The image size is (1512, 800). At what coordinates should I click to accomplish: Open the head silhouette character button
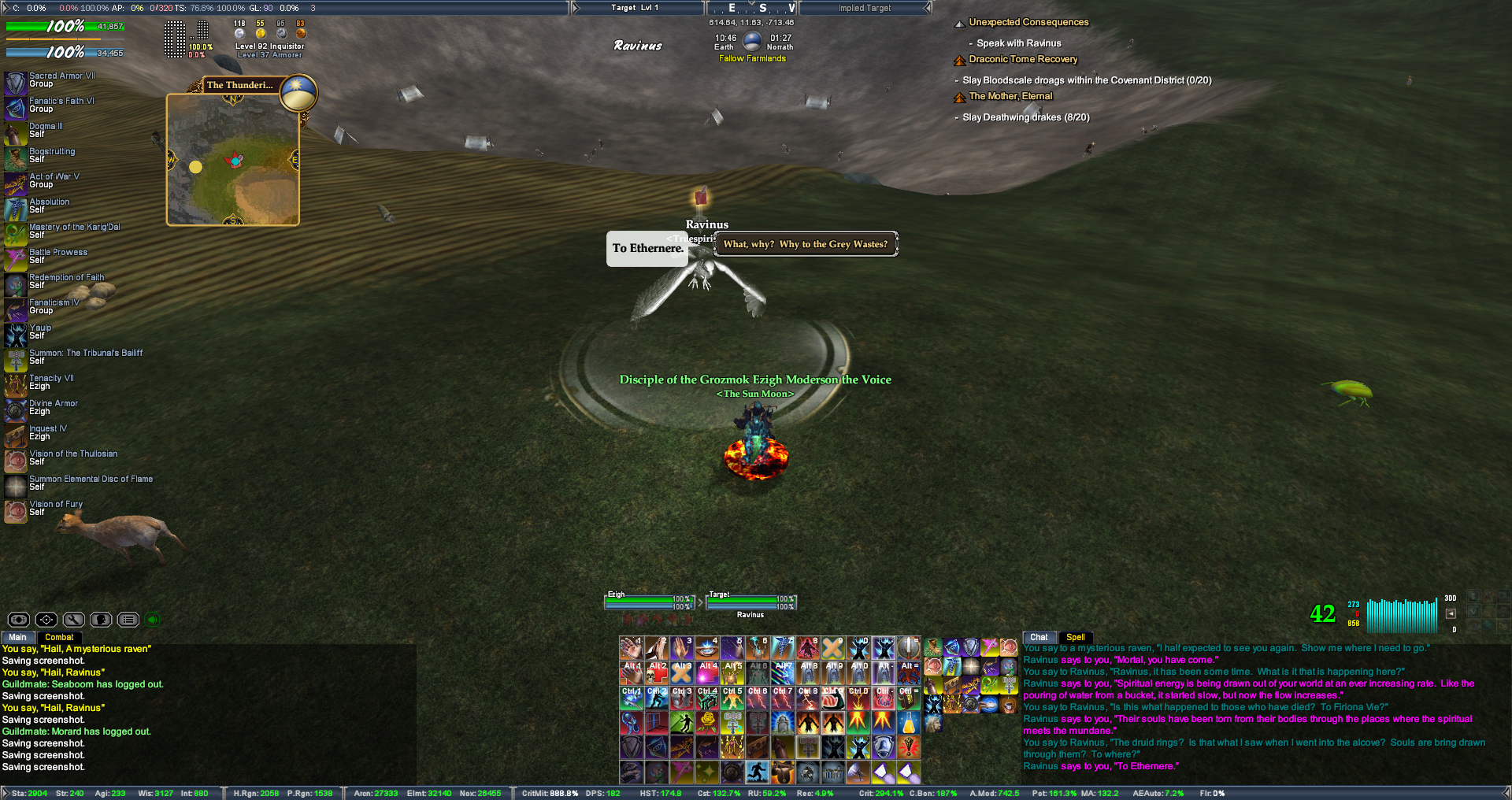click(101, 620)
